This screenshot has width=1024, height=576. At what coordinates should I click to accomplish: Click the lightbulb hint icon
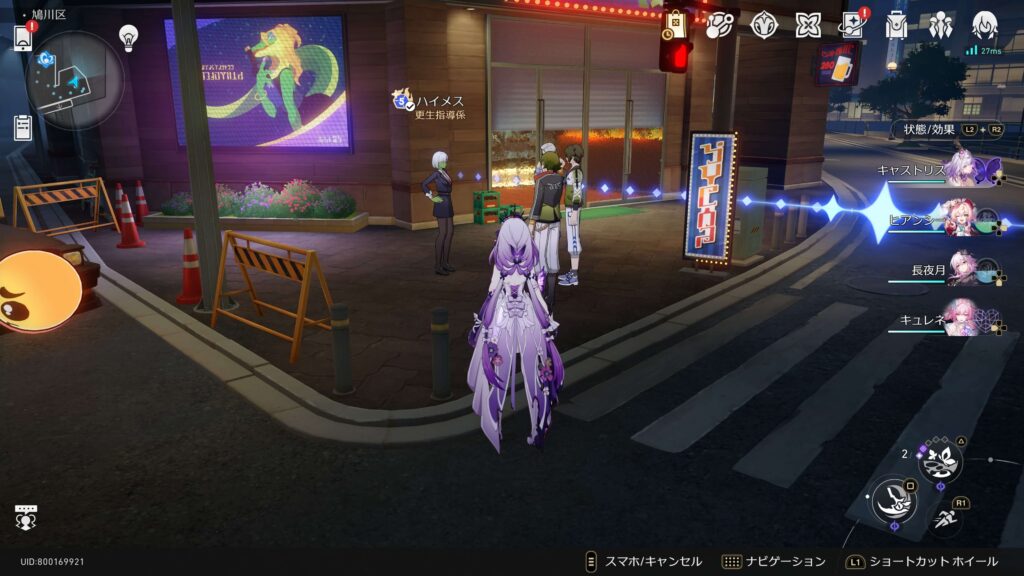point(128,37)
